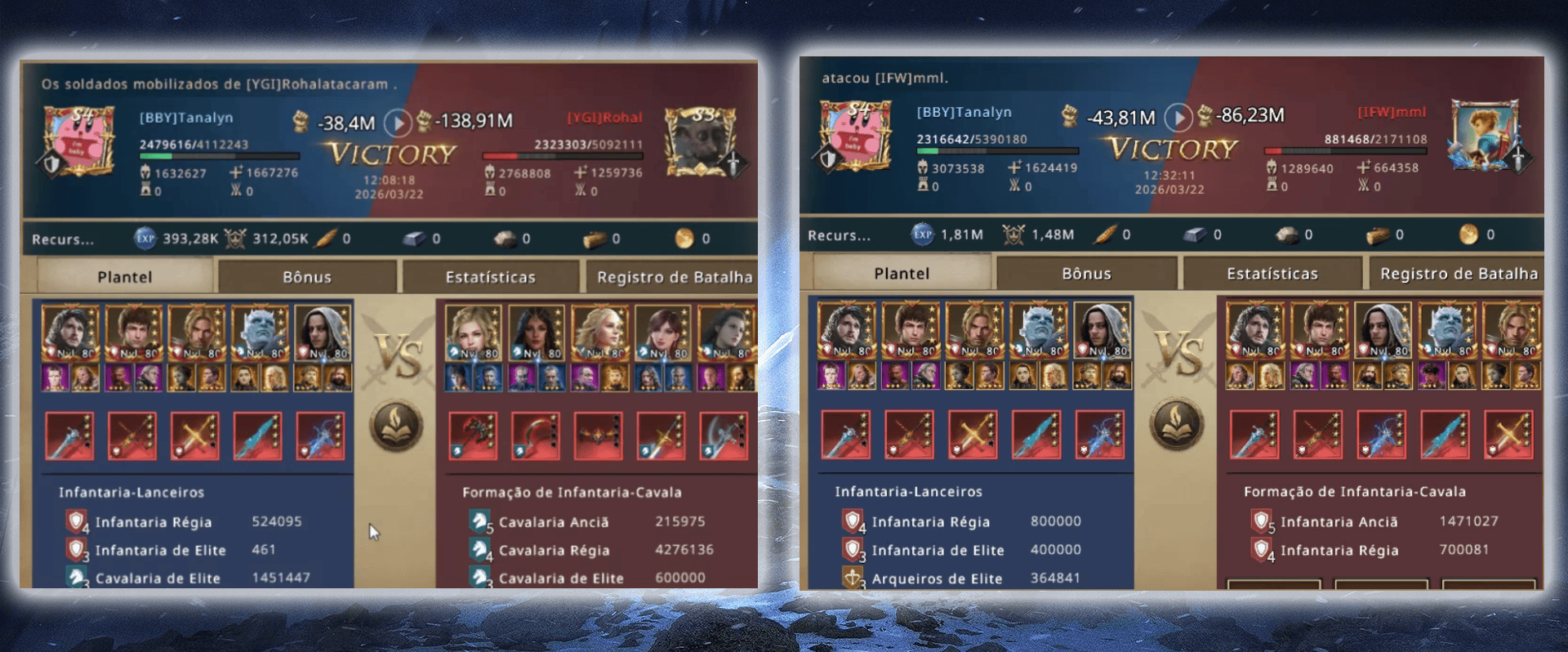Click the IFW mml player avatar
This screenshot has height=652, width=1568.
point(1484,136)
